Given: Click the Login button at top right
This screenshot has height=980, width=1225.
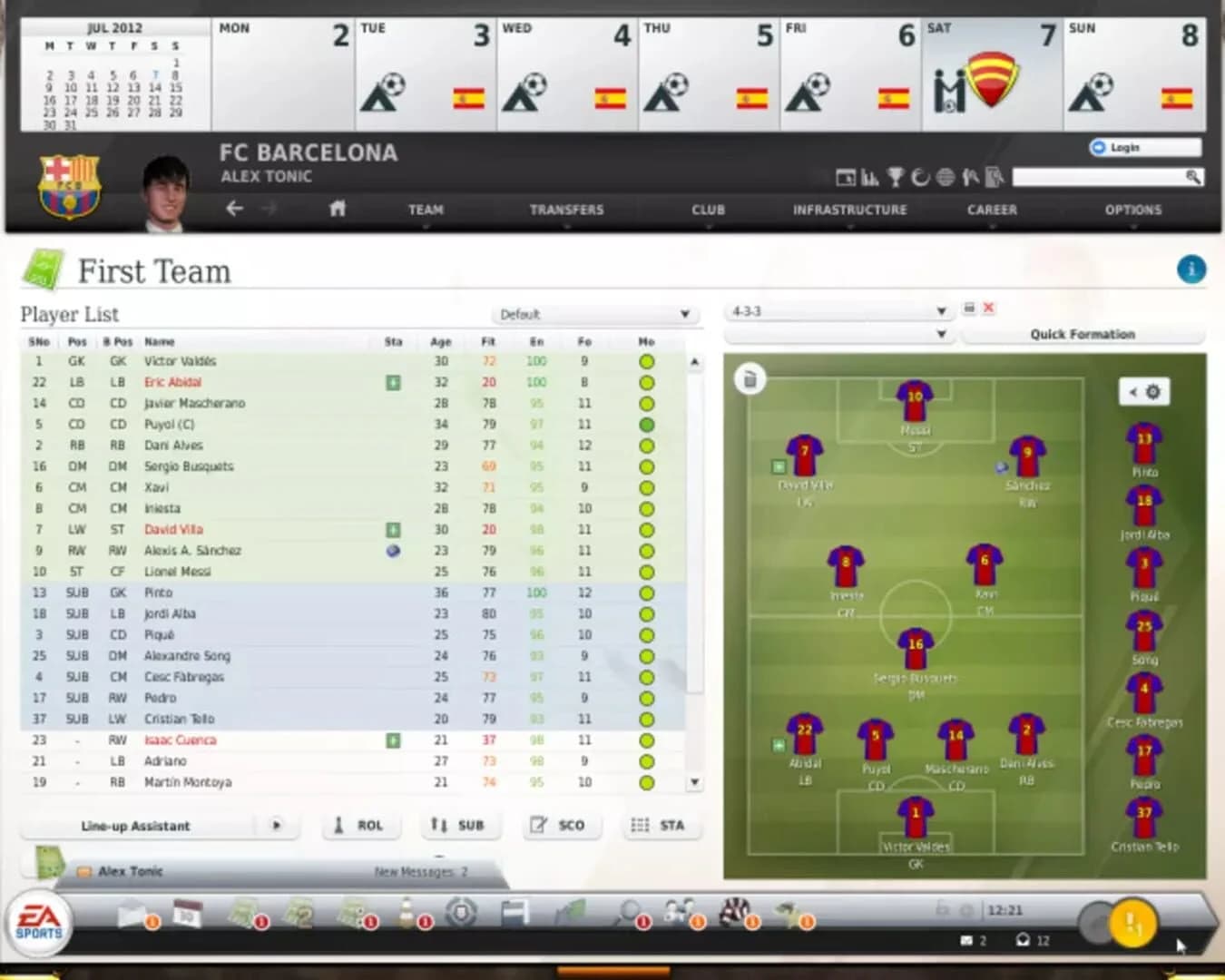Looking at the screenshot, I should pos(1142,147).
